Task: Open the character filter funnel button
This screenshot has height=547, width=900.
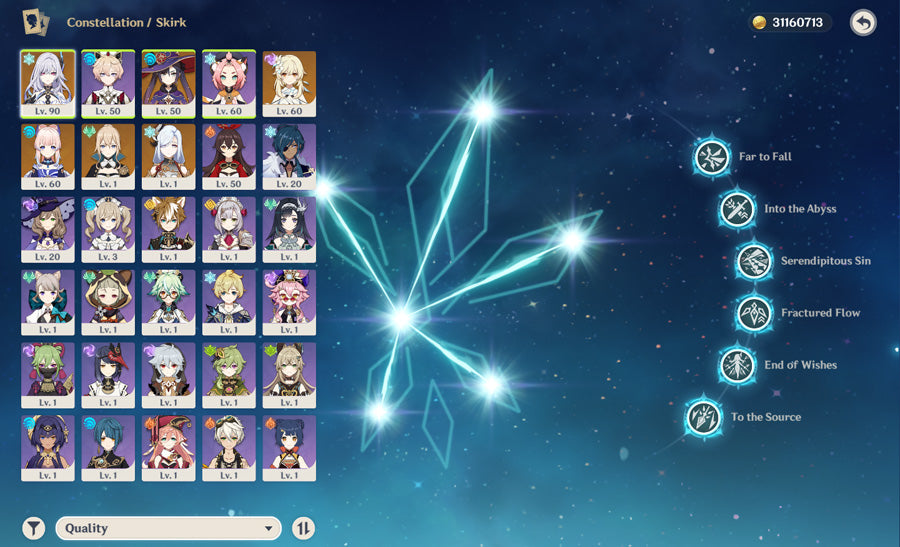Action: point(34,528)
